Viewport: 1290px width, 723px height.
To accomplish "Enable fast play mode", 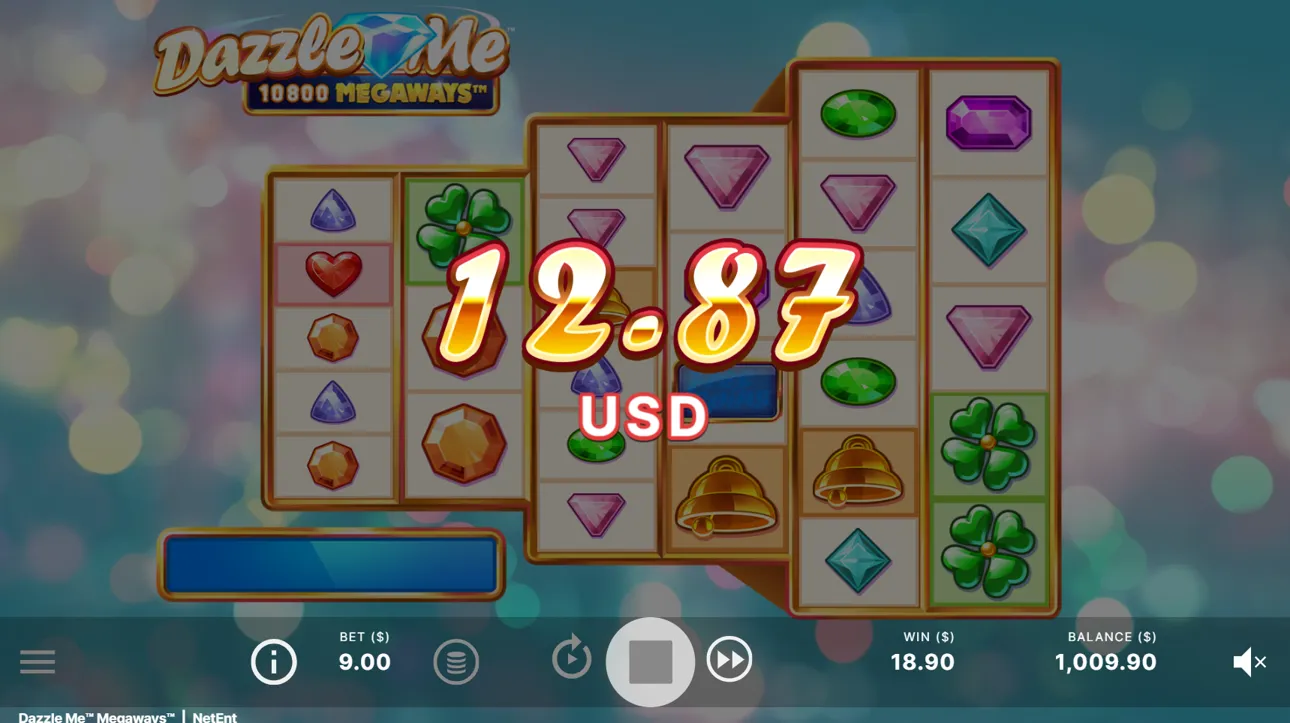I will 730,659.
